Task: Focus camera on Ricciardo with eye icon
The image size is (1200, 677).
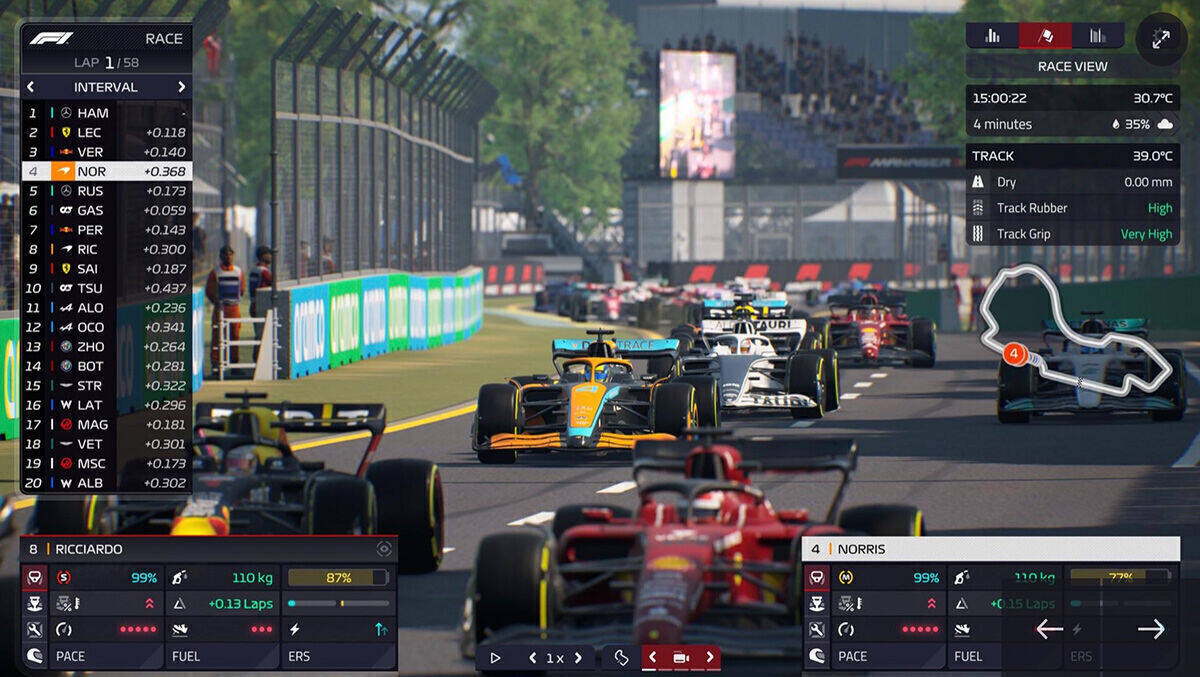Action: point(383,549)
